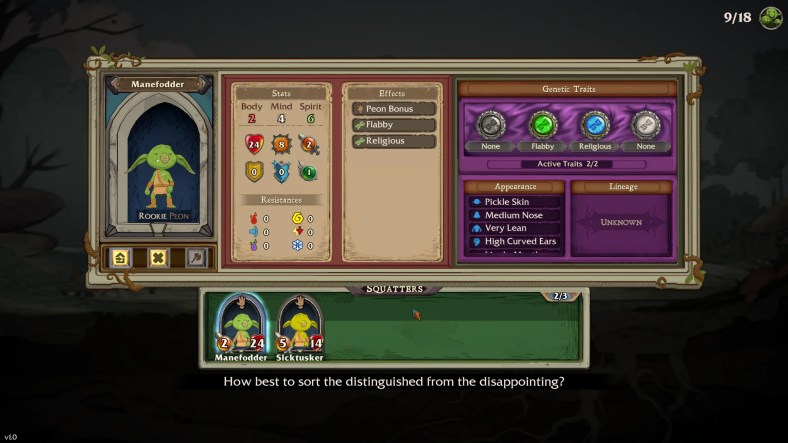Open the Medium Nose appearance entry
Viewport: 788px width, 443px height.
(514, 215)
